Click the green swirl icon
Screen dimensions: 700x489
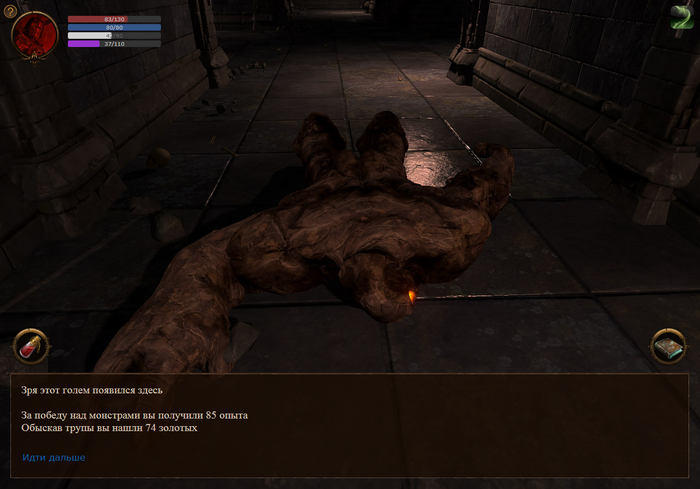tap(682, 16)
